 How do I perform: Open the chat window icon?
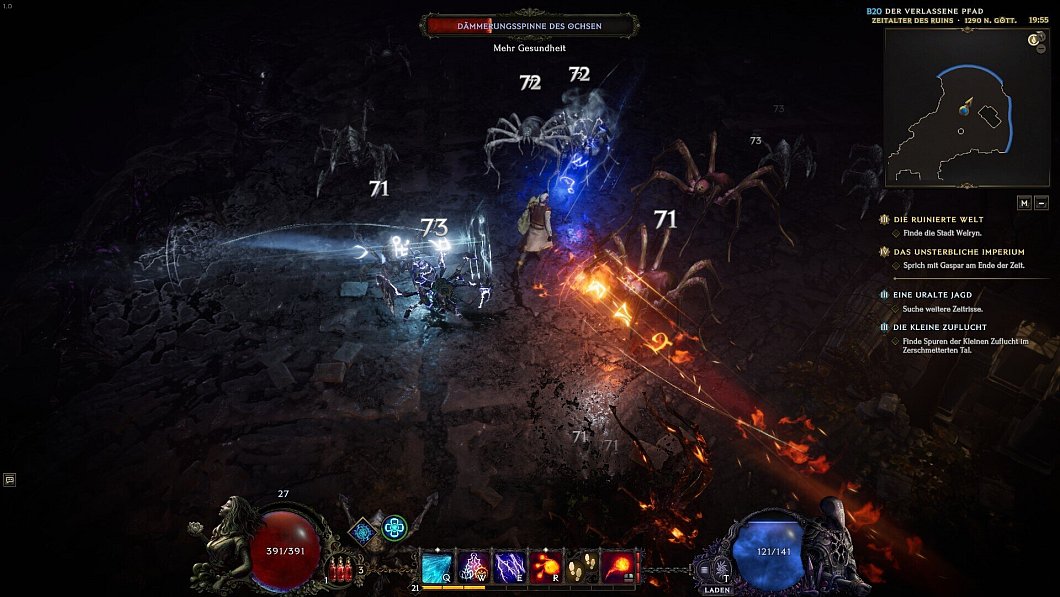[x=9, y=480]
